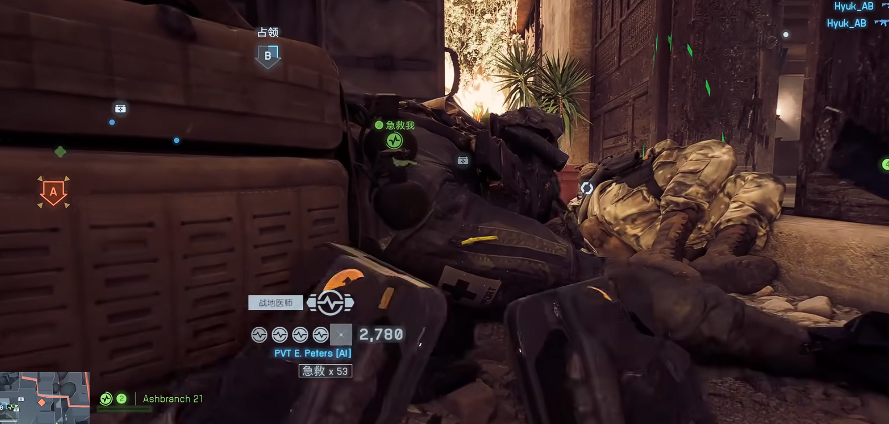
Task: Click the objective B capture marker
Action: click(267, 57)
